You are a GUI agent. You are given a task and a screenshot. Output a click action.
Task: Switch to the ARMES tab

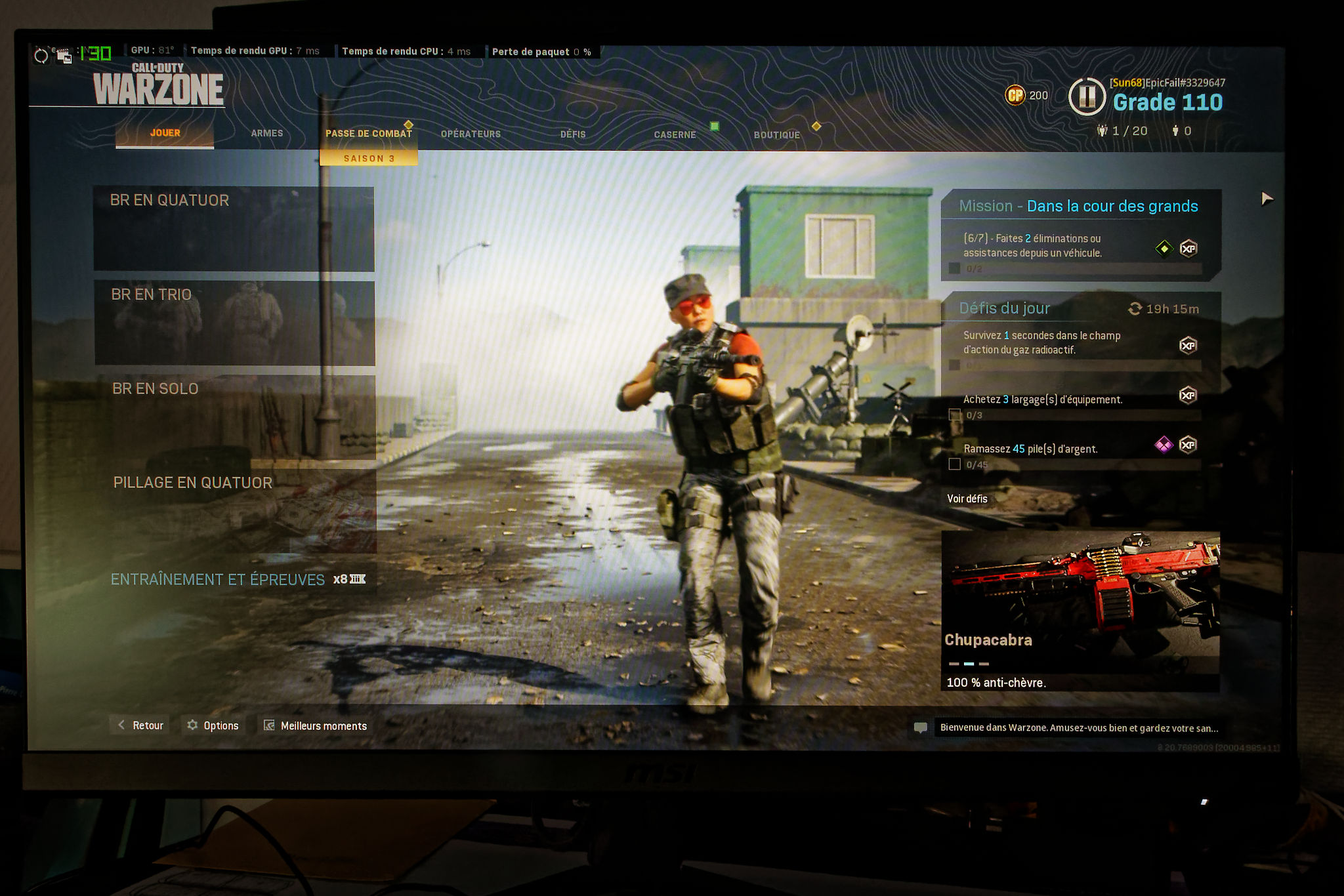[x=266, y=133]
